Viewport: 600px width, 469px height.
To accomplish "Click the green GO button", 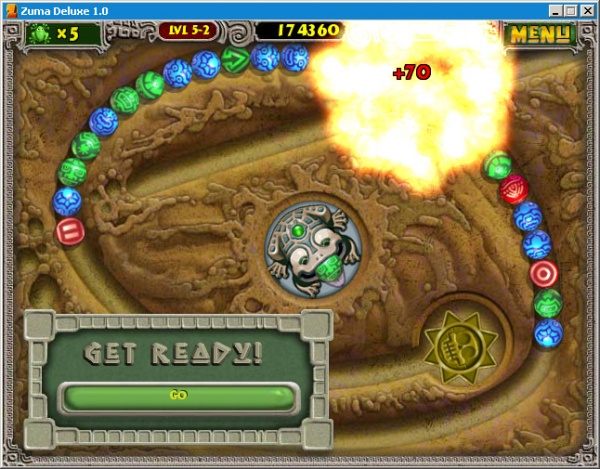I will click(x=178, y=395).
